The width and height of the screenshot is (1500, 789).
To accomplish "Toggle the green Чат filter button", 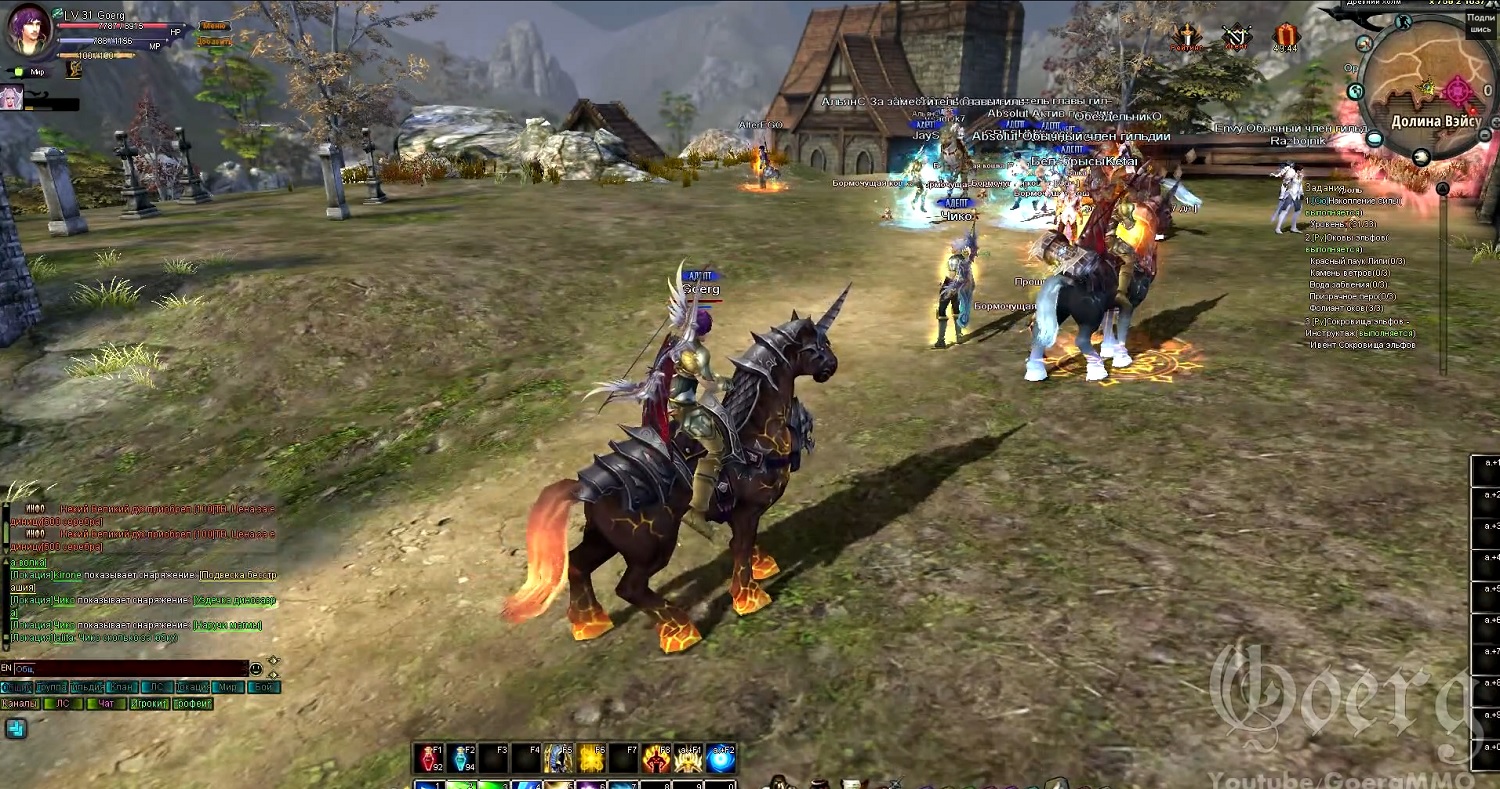I will tap(105, 703).
